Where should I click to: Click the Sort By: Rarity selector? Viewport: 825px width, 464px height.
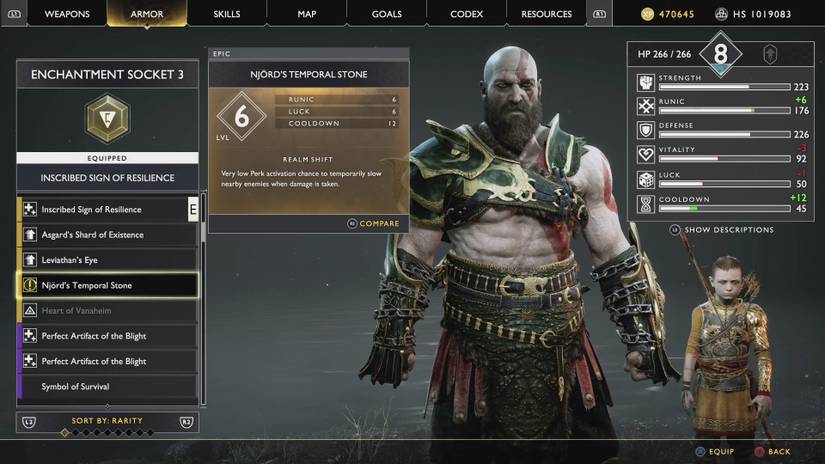107,421
